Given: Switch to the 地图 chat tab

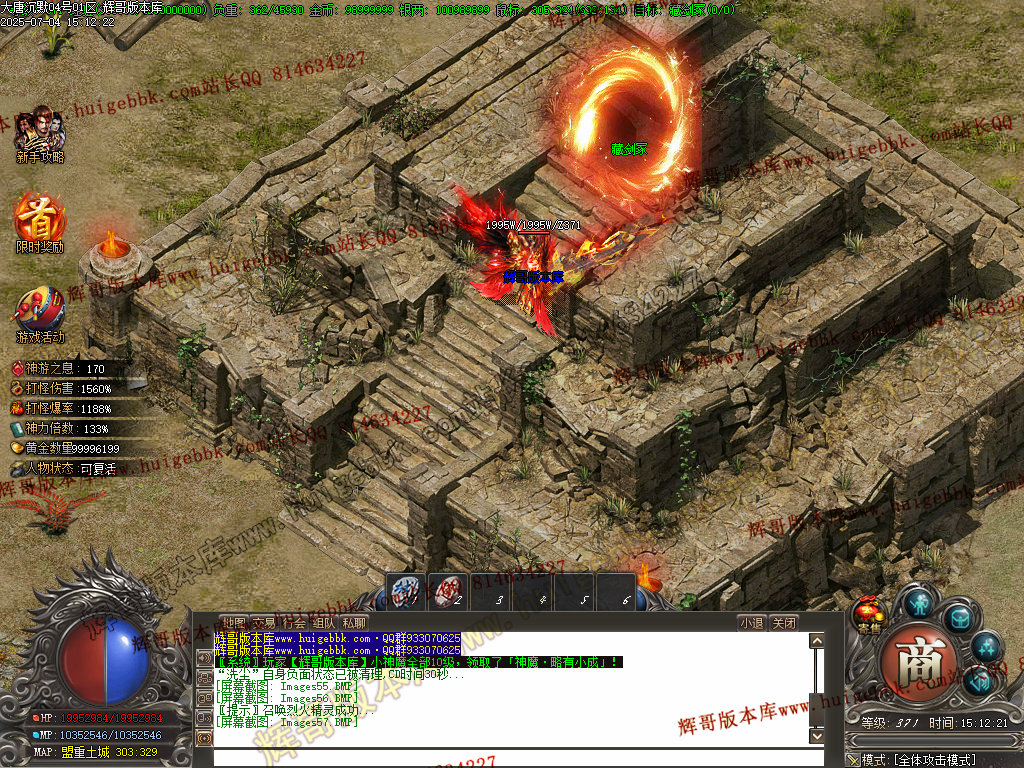Looking at the screenshot, I should (234, 622).
